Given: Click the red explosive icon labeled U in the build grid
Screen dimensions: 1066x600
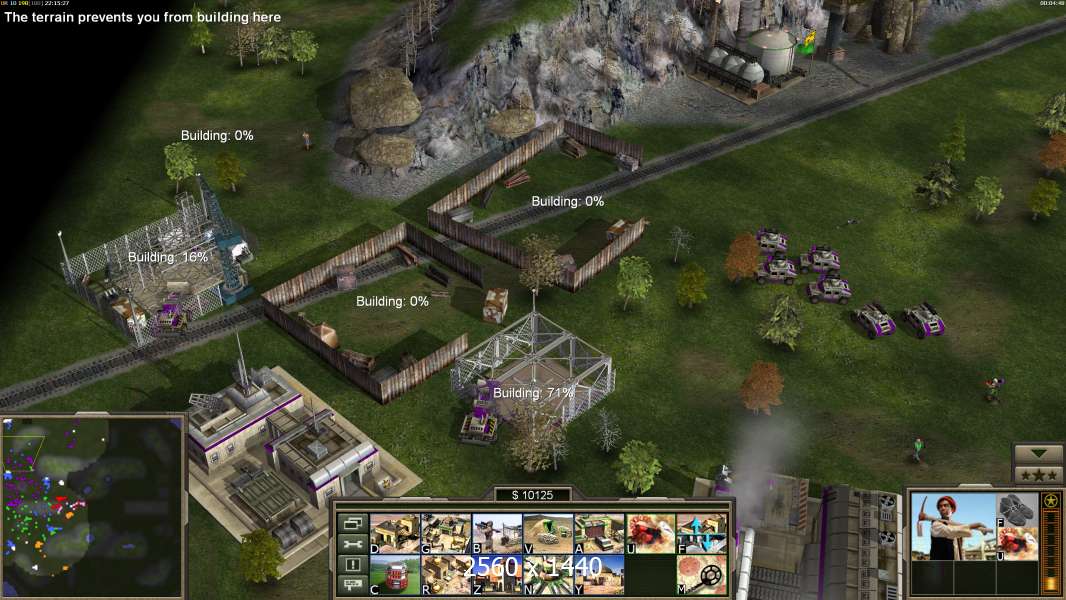Looking at the screenshot, I should pos(650,533).
